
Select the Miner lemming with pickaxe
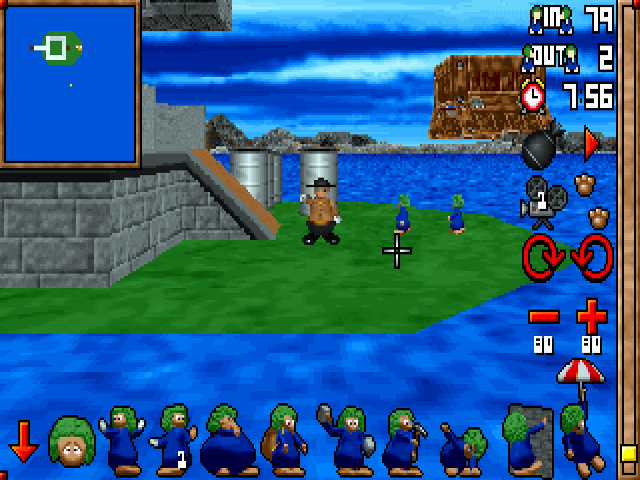point(404,439)
